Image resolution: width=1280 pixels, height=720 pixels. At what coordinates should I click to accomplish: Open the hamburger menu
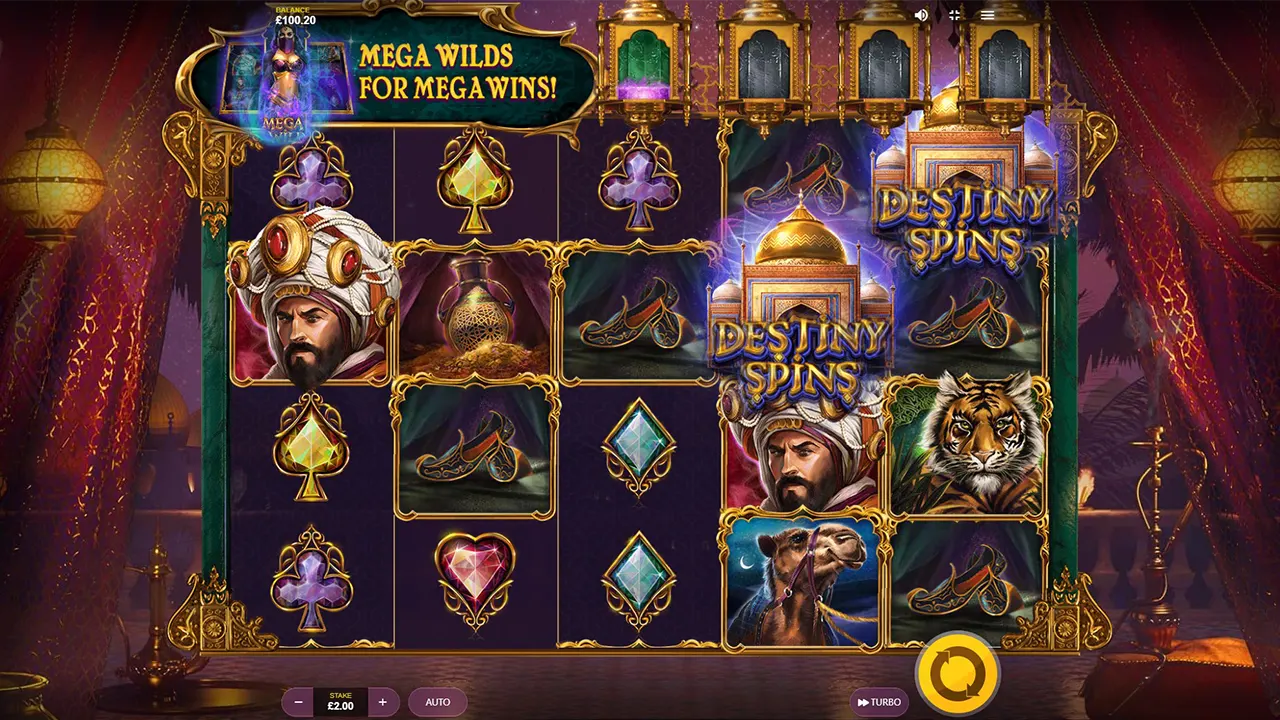tap(987, 15)
